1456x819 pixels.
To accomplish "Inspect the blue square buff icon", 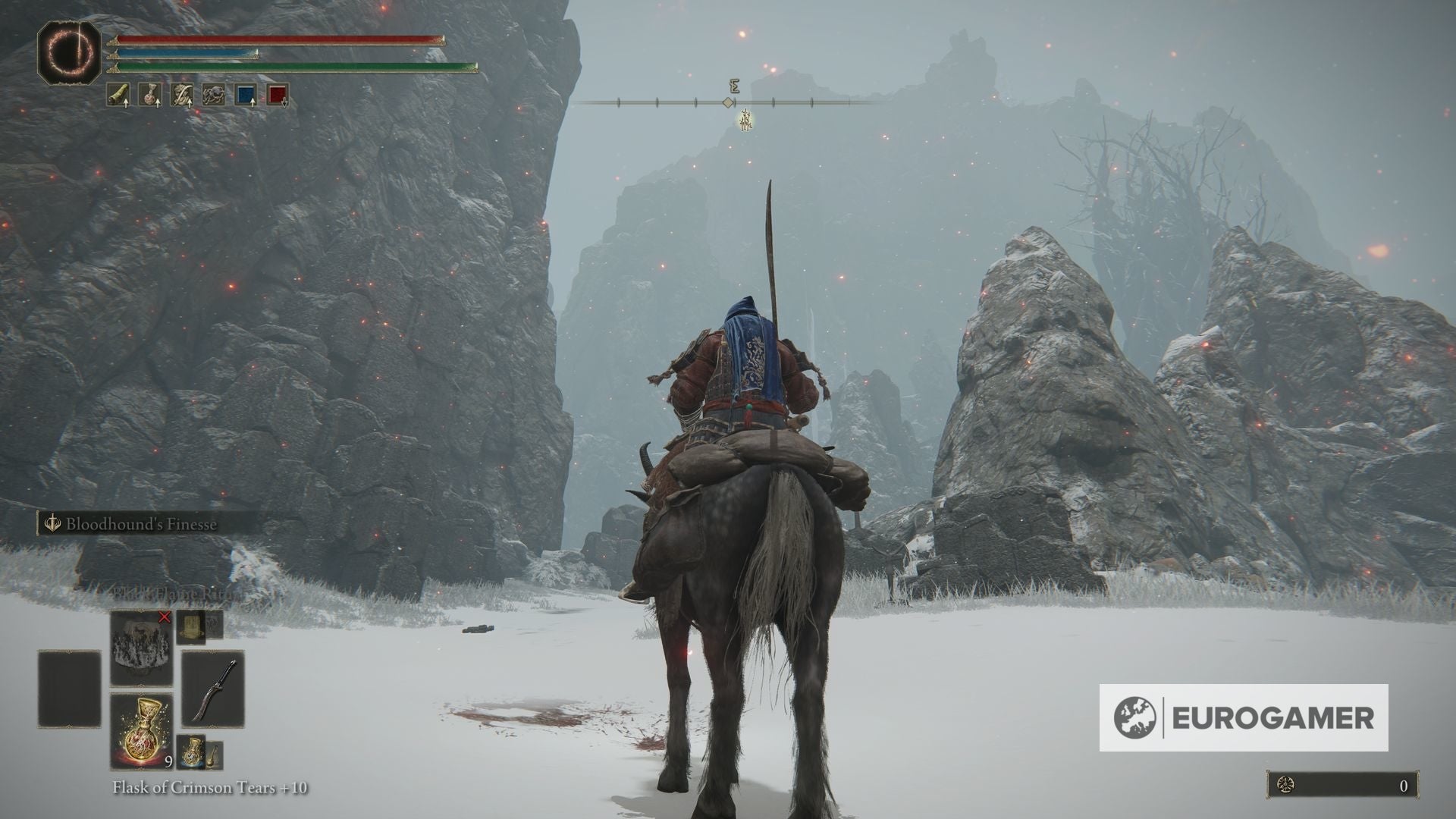I will pyautogui.click(x=246, y=95).
